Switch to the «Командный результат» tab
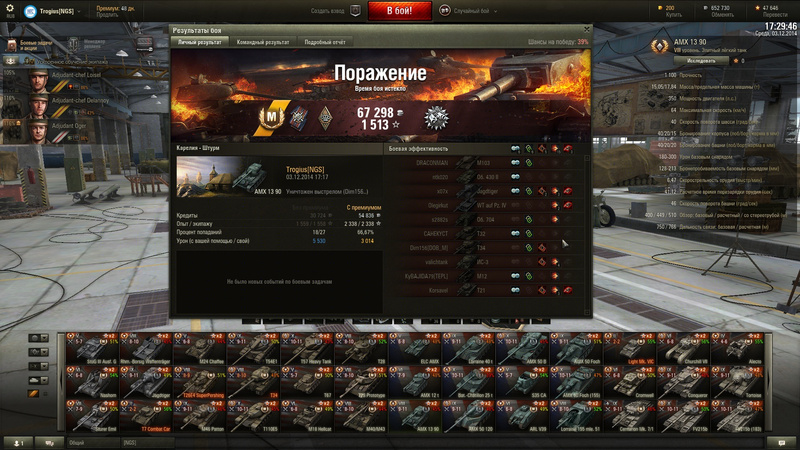Screen dimensions: 800x450 (x=264, y=43)
